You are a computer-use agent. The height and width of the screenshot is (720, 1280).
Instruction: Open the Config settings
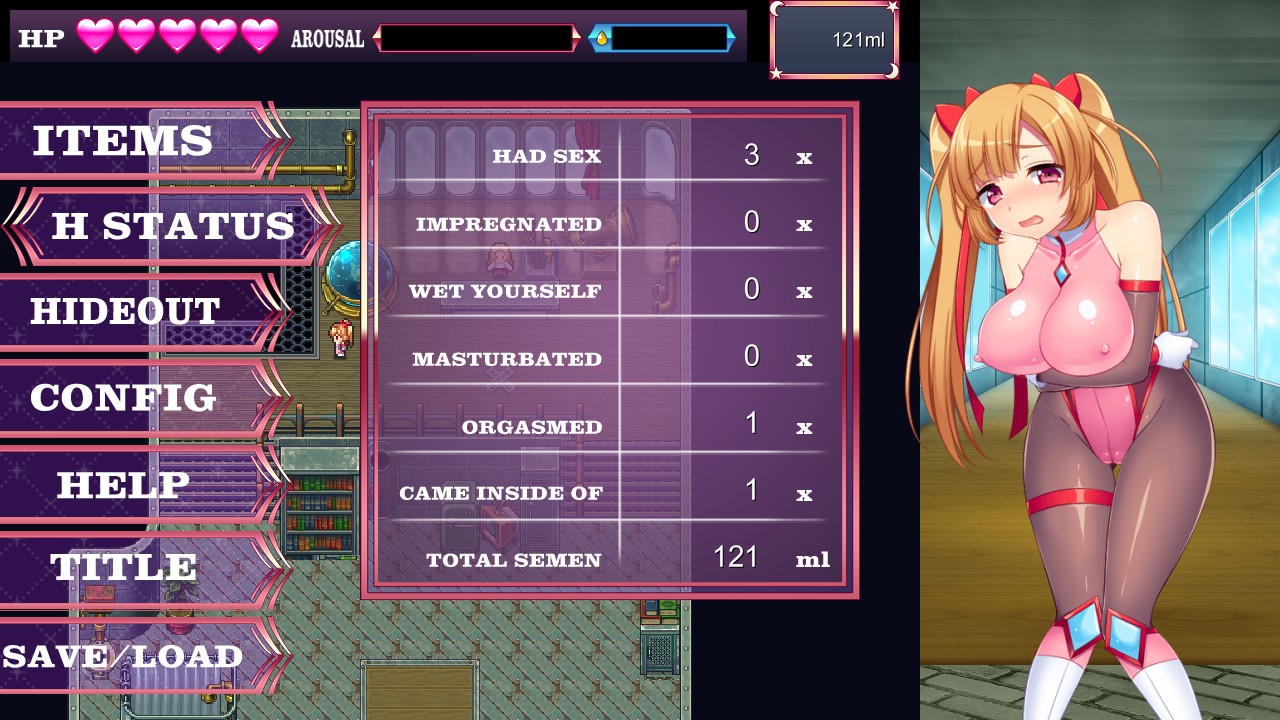(123, 398)
